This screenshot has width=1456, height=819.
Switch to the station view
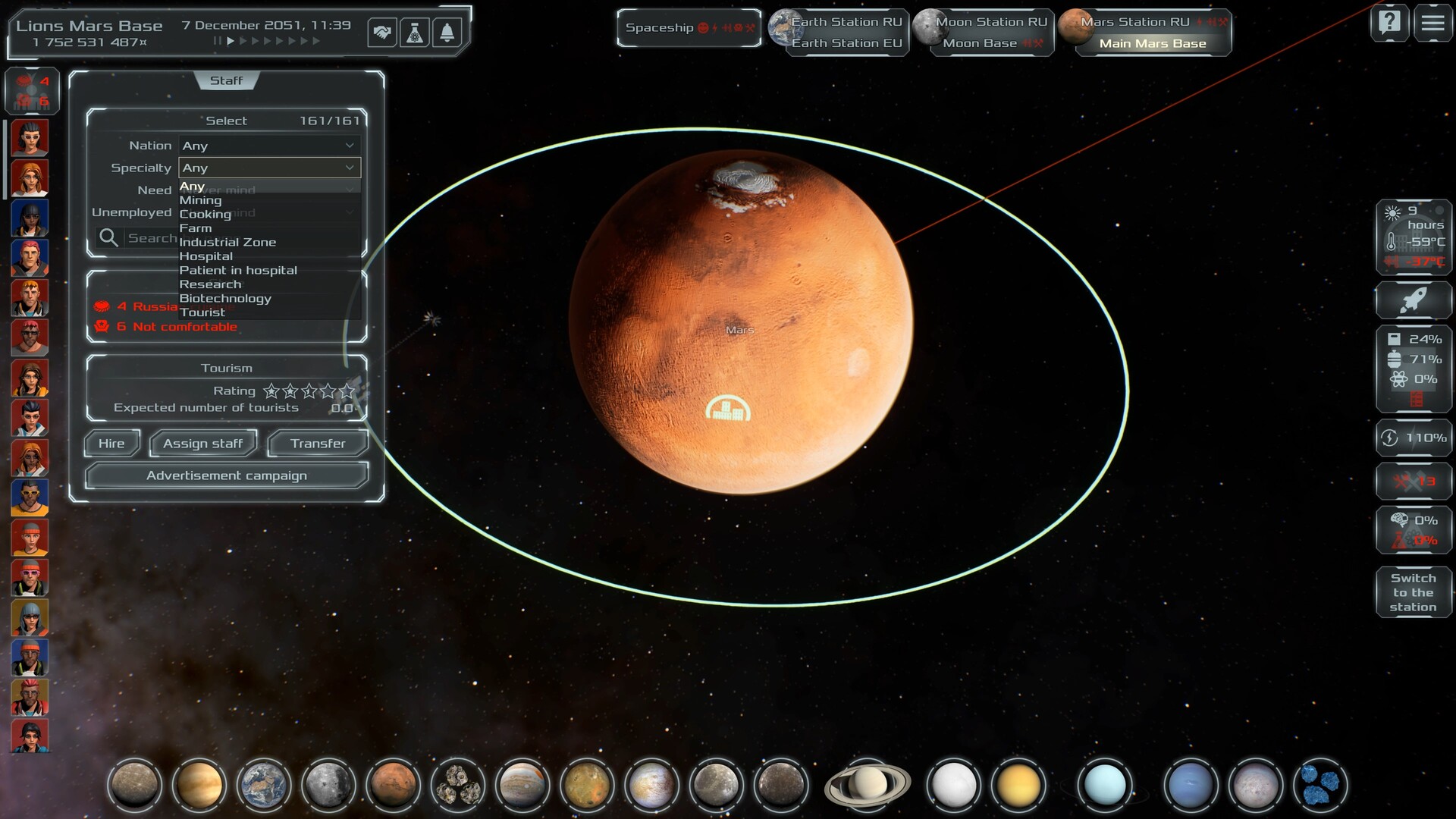tap(1413, 592)
